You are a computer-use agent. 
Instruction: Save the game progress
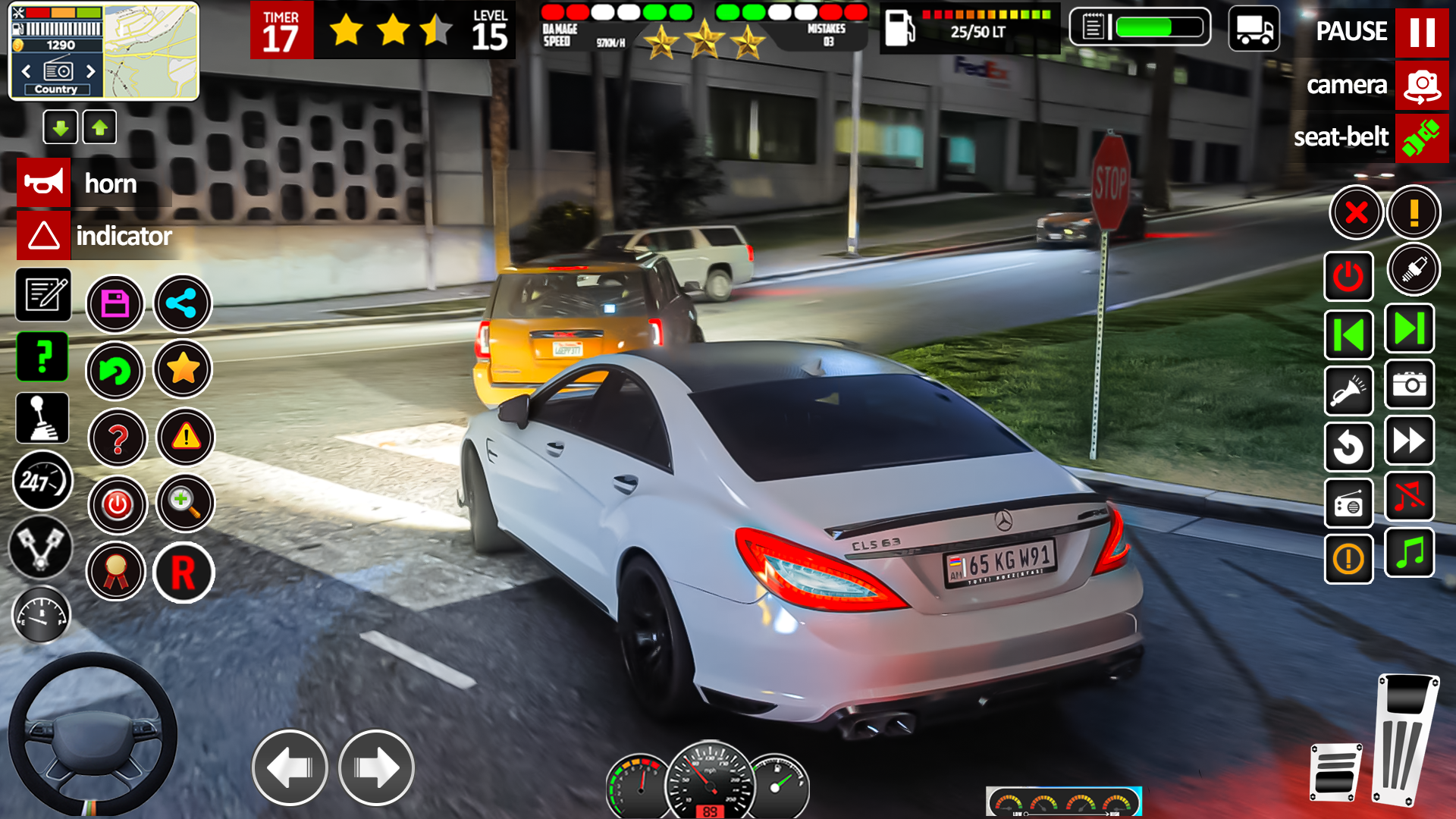pos(115,303)
